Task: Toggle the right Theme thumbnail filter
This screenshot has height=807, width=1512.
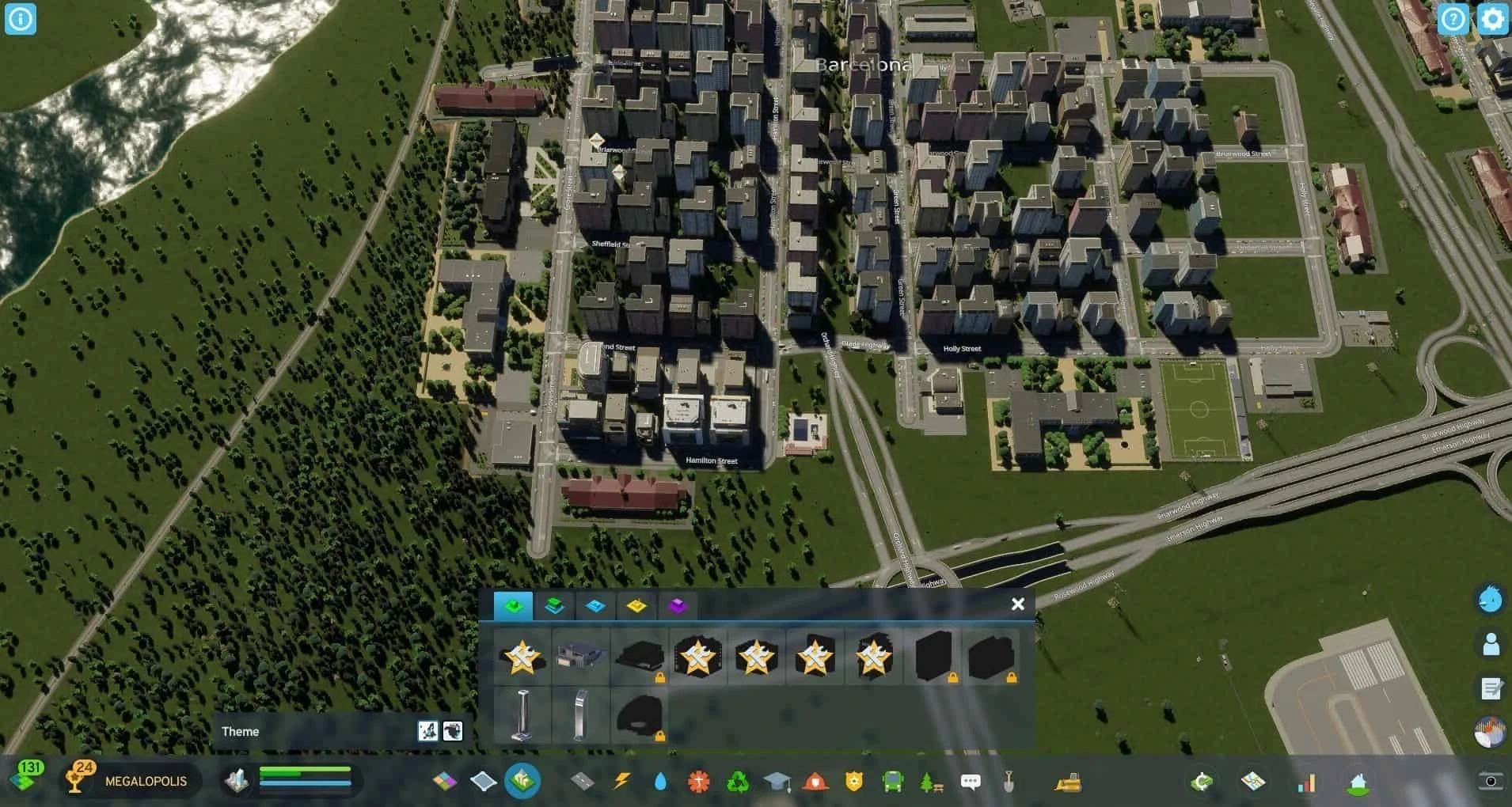Action: click(x=453, y=731)
